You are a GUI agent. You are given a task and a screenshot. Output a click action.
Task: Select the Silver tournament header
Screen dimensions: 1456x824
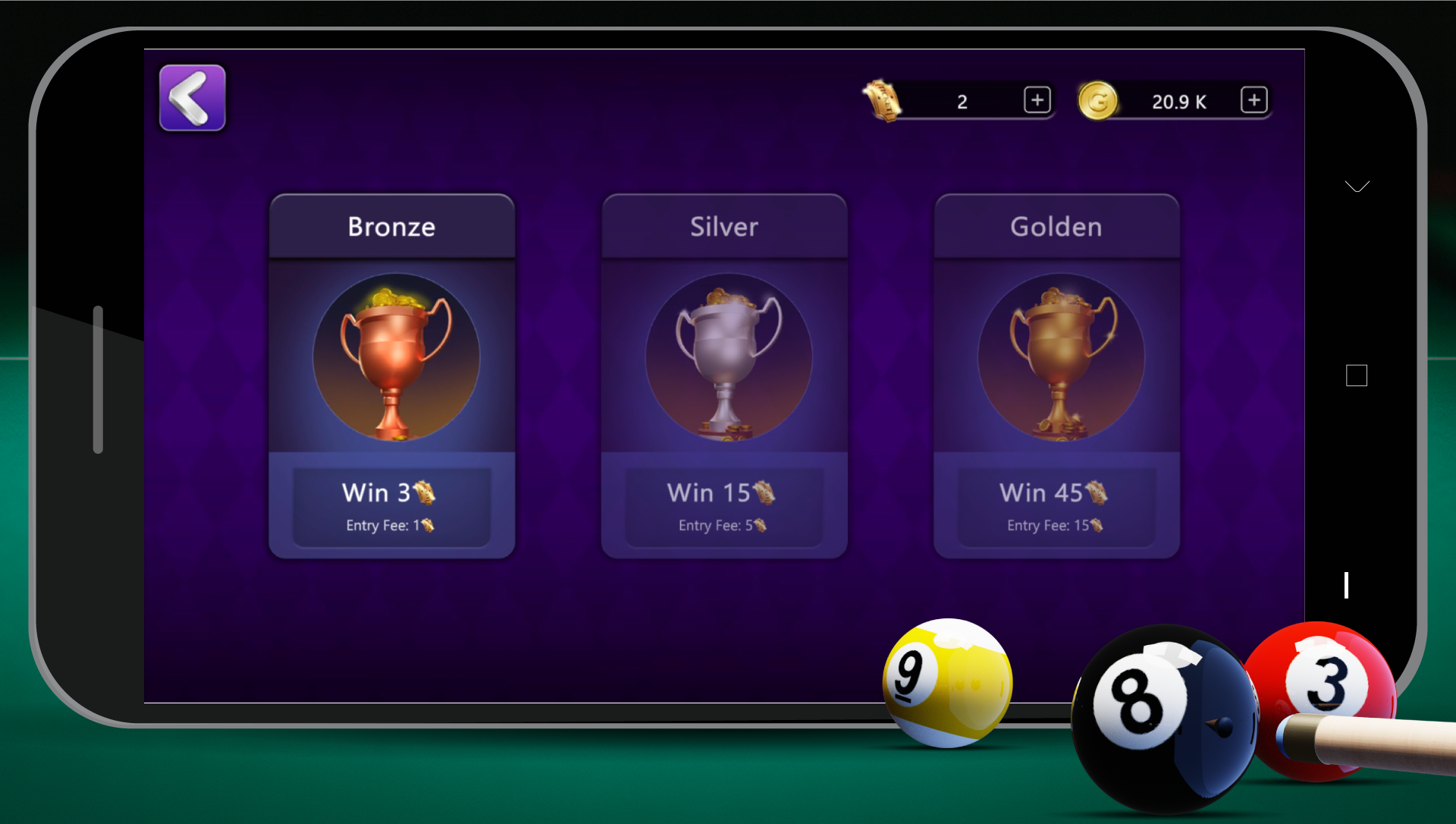[723, 225]
